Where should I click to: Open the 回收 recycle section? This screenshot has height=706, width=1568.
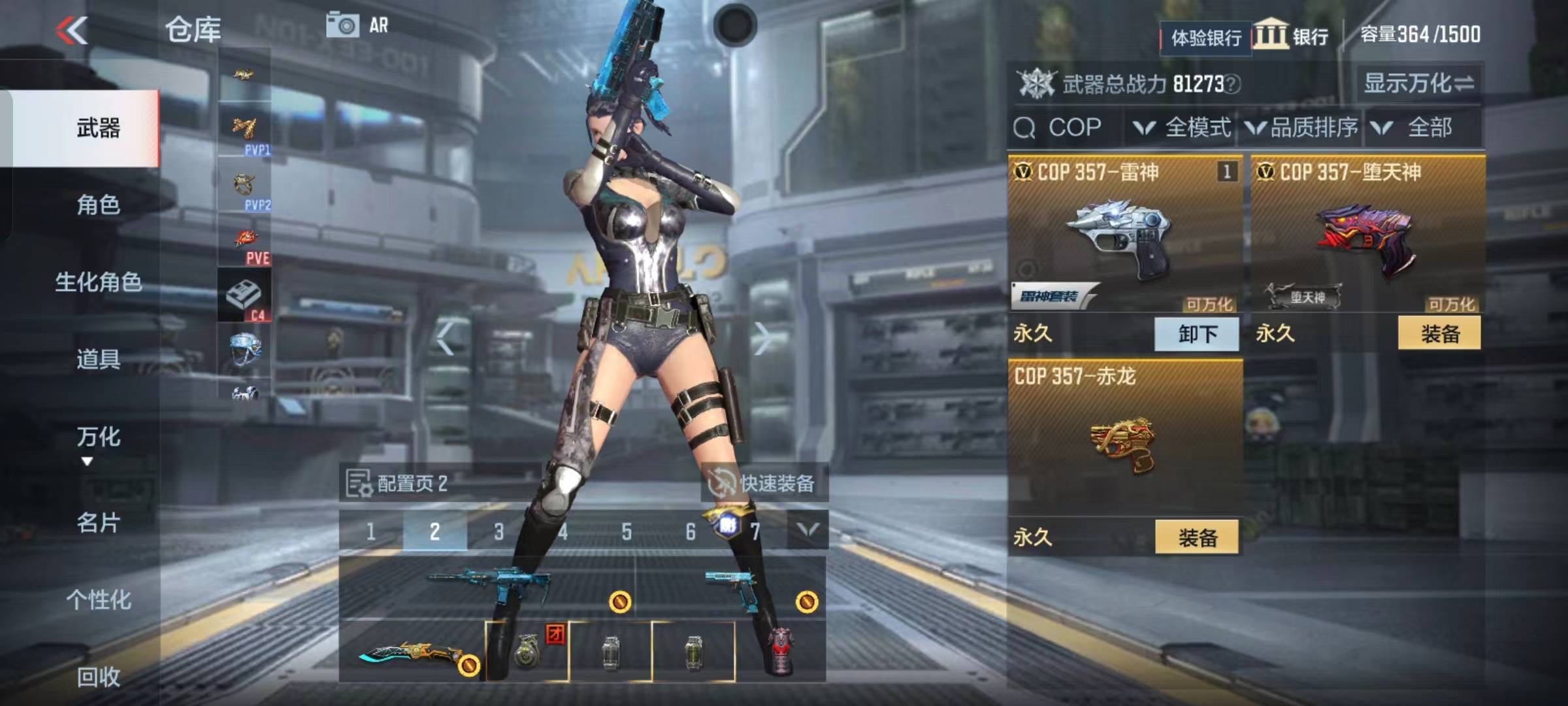[x=98, y=677]
